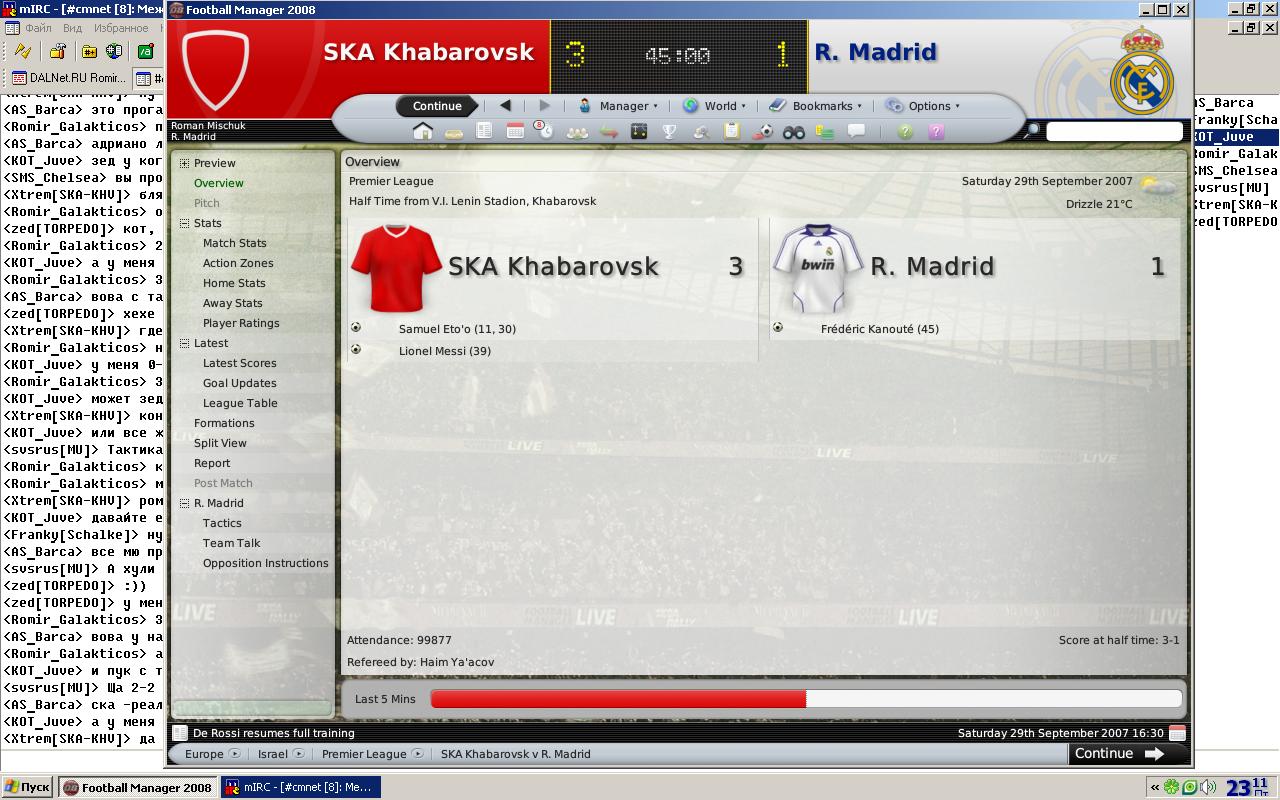This screenshot has height=800, width=1280.
Task: Close the Football Manager 2008 window
Action: pos(1181,9)
